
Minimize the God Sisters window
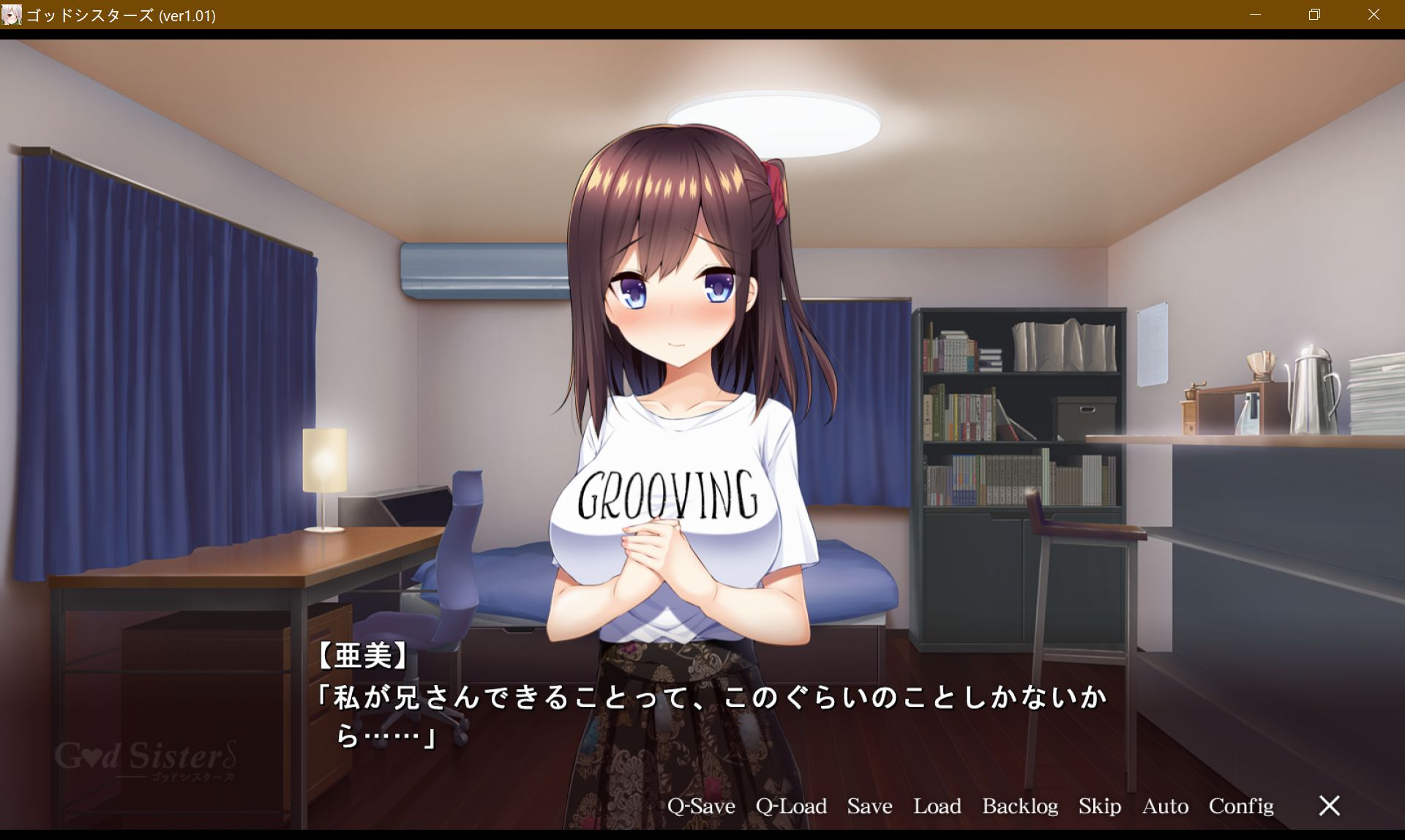point(1254,14)
